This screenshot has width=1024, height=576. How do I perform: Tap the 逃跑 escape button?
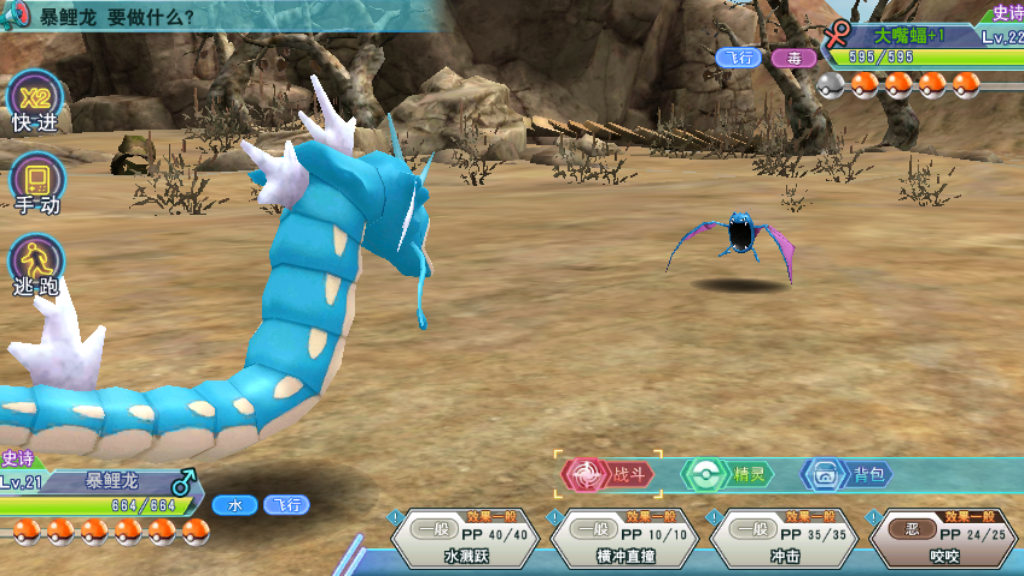(x=37, y=266)
